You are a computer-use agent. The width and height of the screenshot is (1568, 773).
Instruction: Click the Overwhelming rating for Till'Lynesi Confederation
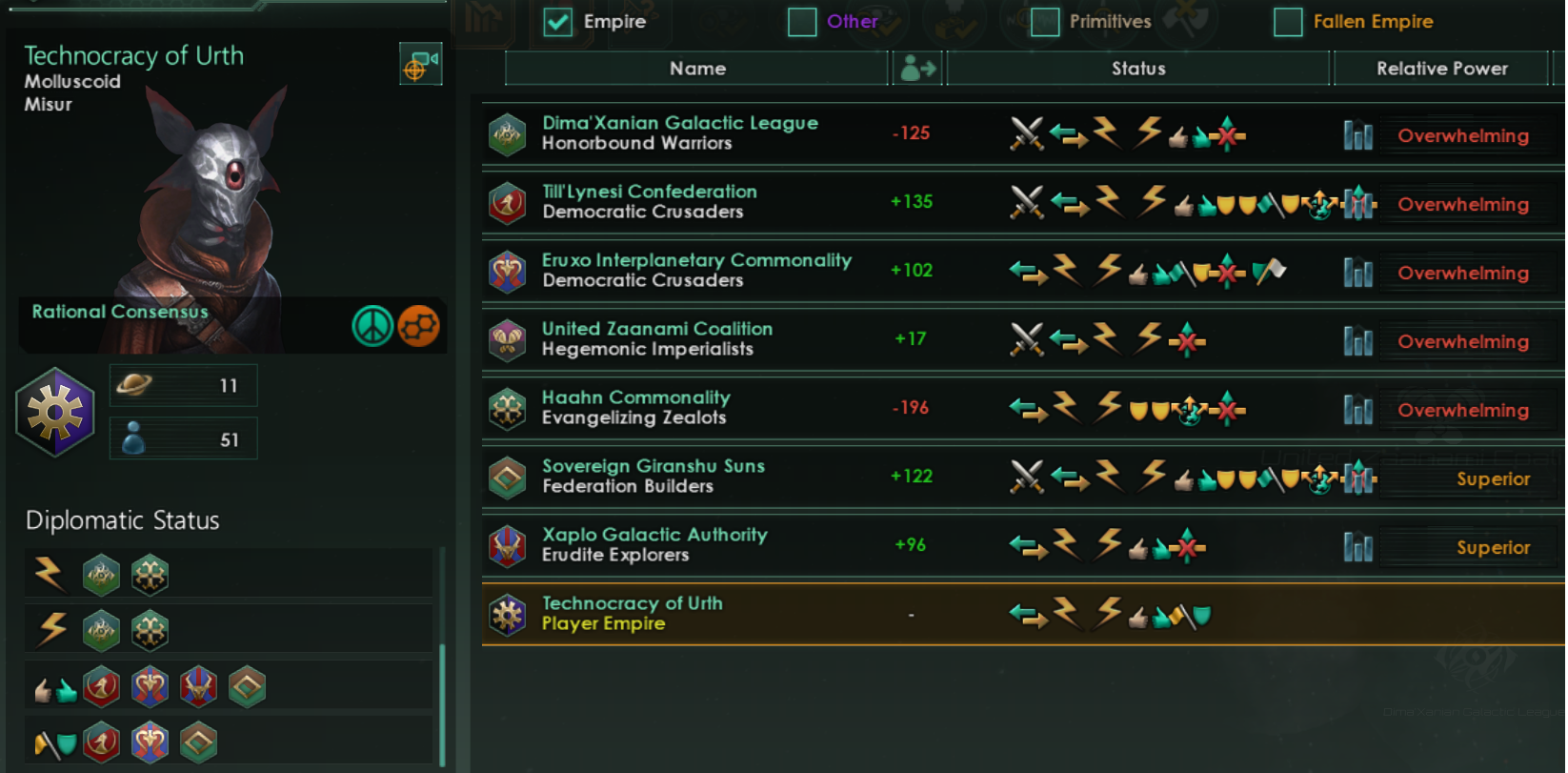click(1464, 204)
